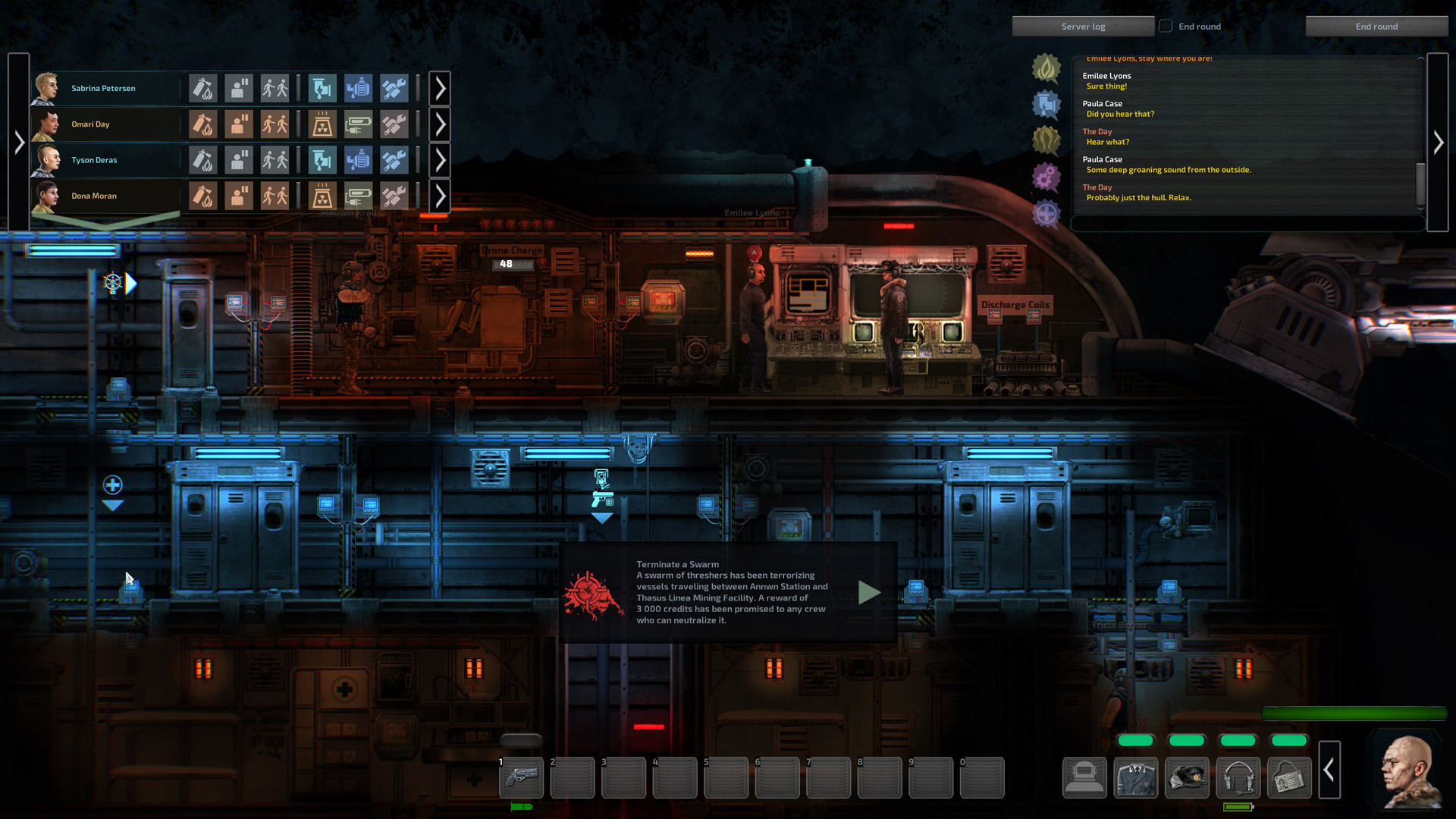Collapse the character inventory panel arrow
Screen dimensions: 1456x819
(1329, 770)
